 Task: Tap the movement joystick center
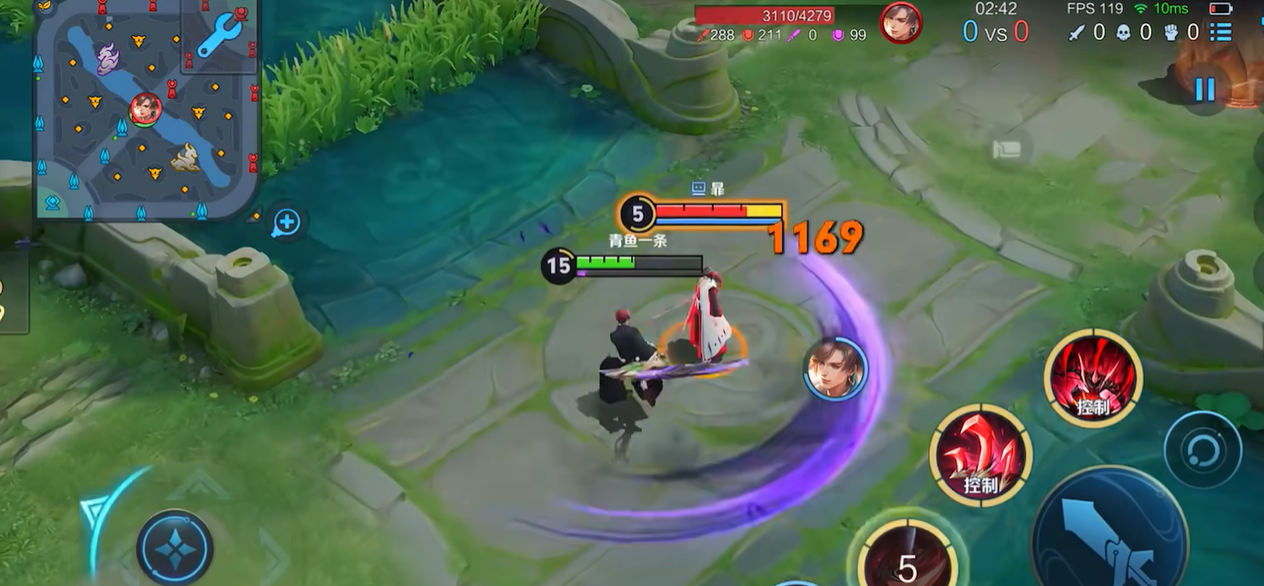[174, 548]
